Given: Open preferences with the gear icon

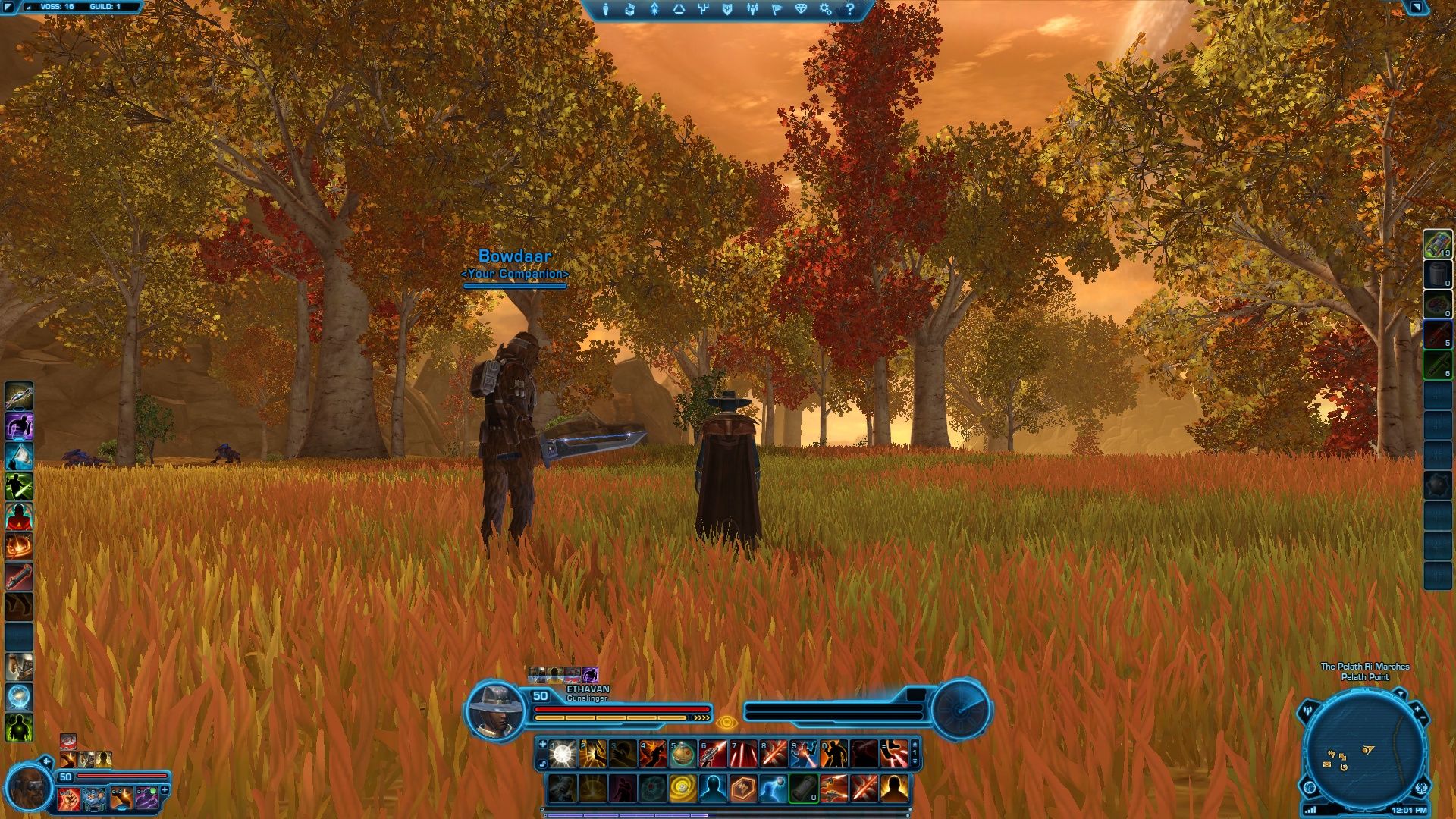Looking at the screenshot, I should tap(826, 10).
